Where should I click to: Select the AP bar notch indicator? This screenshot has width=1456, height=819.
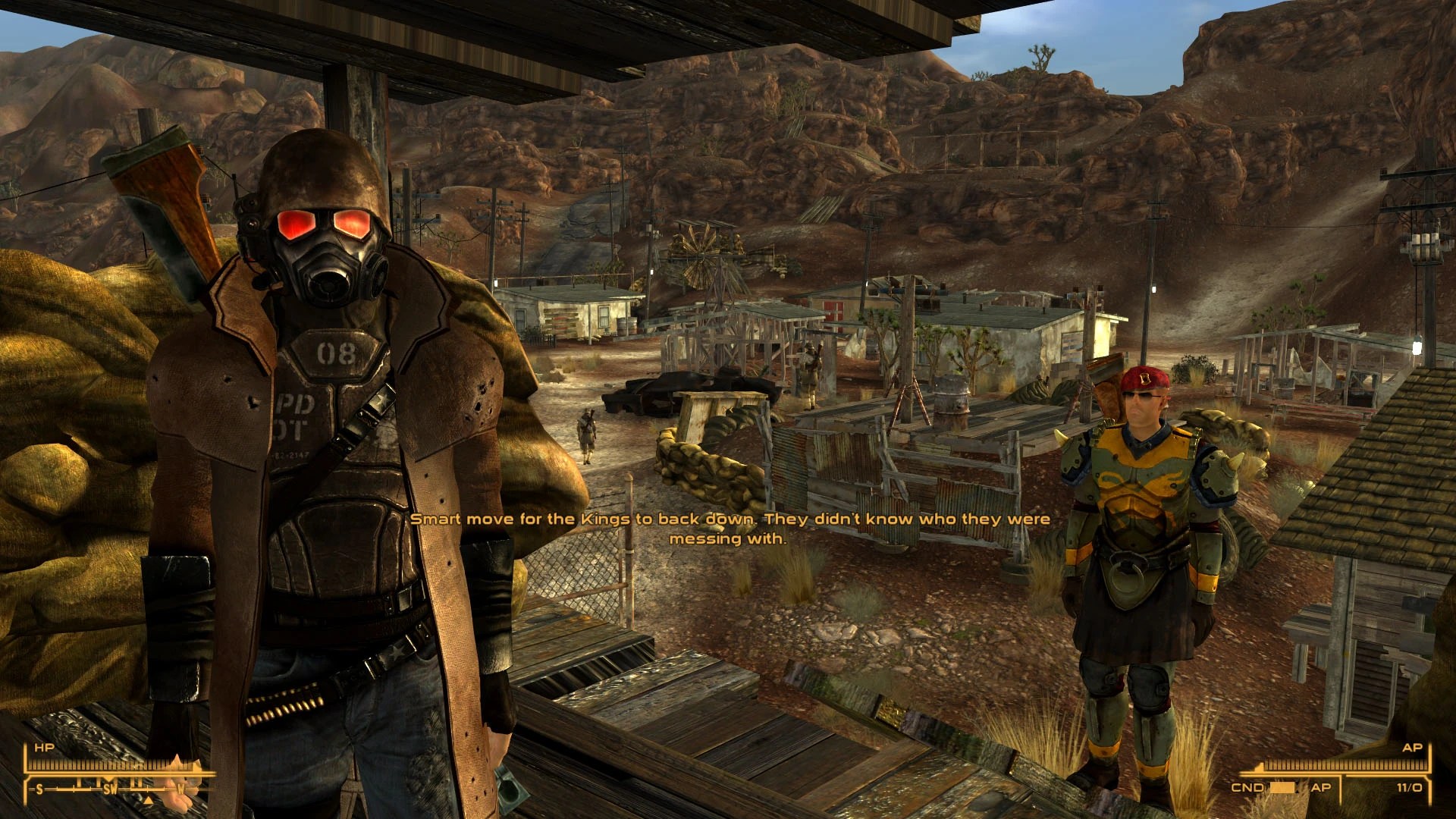click(1261, 767)
